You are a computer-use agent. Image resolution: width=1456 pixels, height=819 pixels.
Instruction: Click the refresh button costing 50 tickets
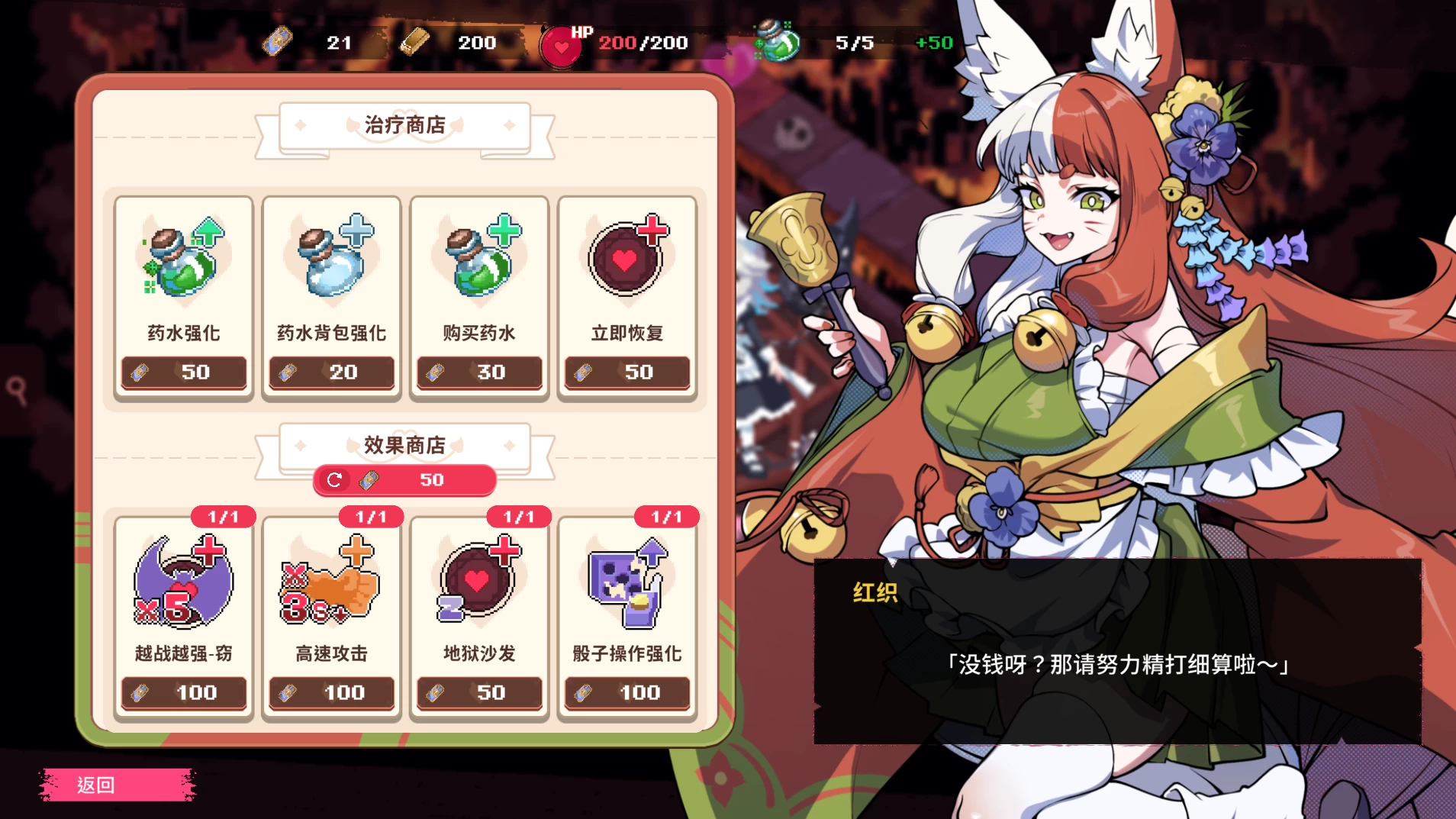(404, 480)
